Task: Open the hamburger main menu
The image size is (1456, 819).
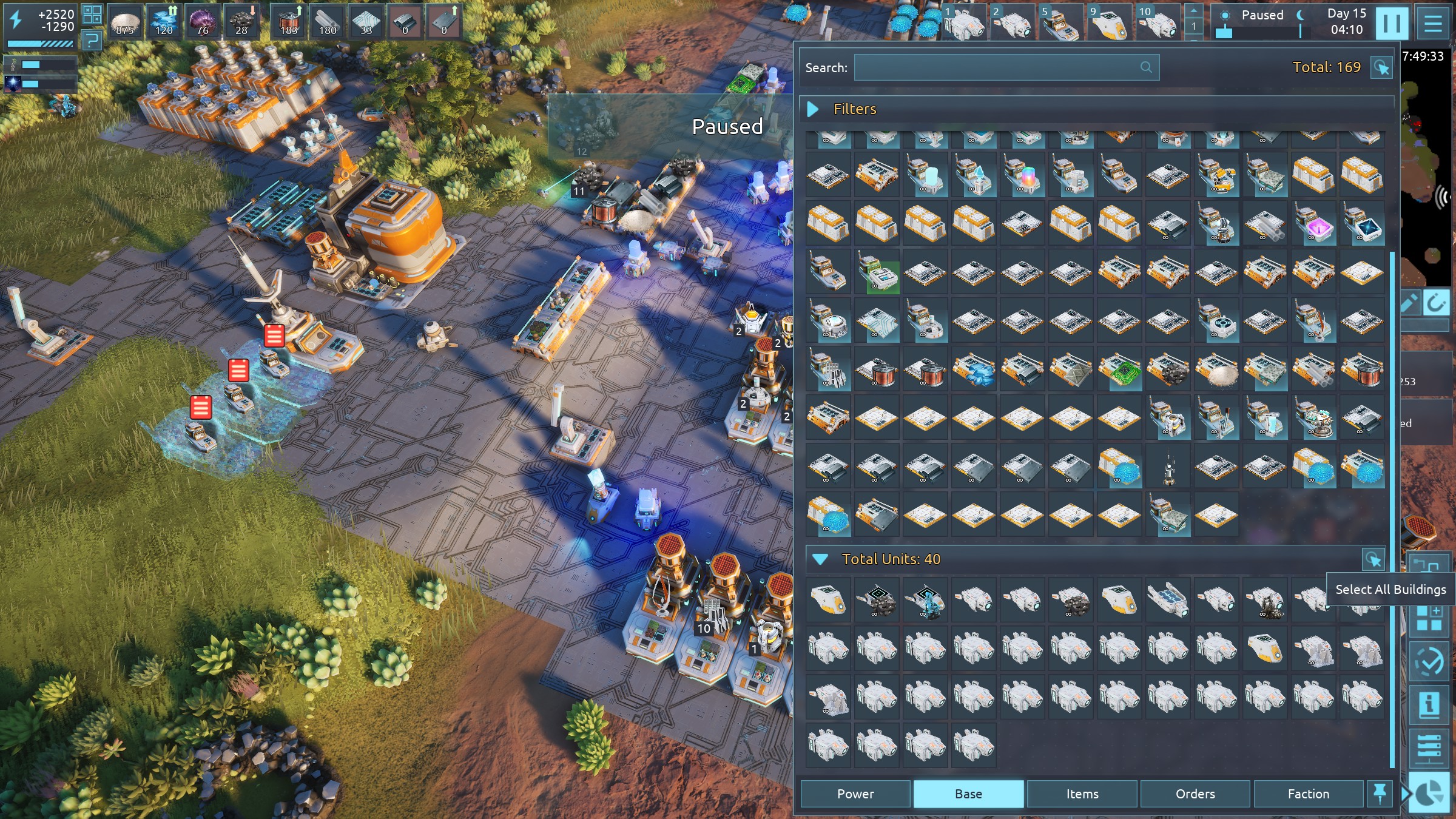Action: click(1433, 23)
